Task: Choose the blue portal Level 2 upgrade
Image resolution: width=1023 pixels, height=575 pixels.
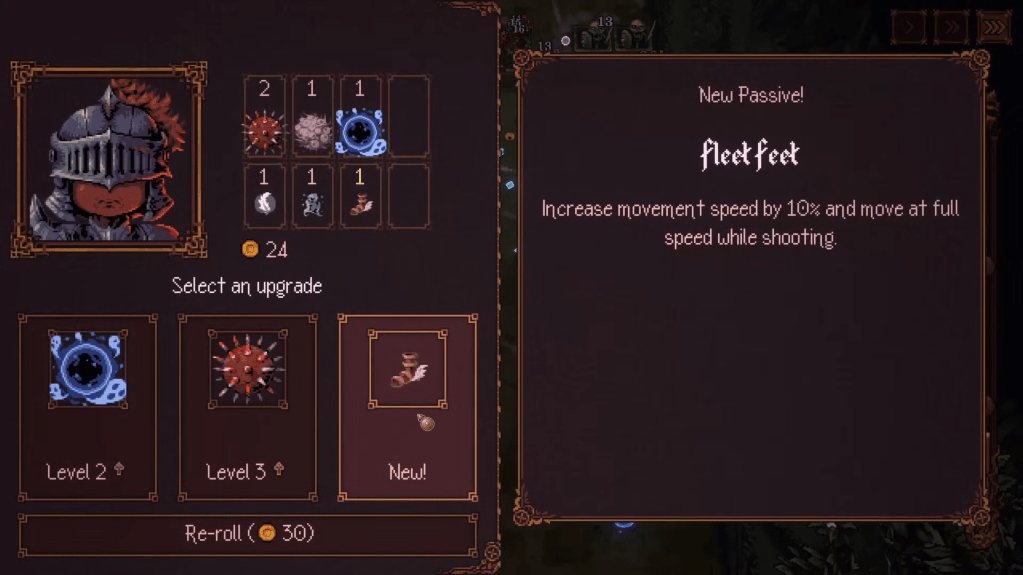Action: [x=88, y=407]
